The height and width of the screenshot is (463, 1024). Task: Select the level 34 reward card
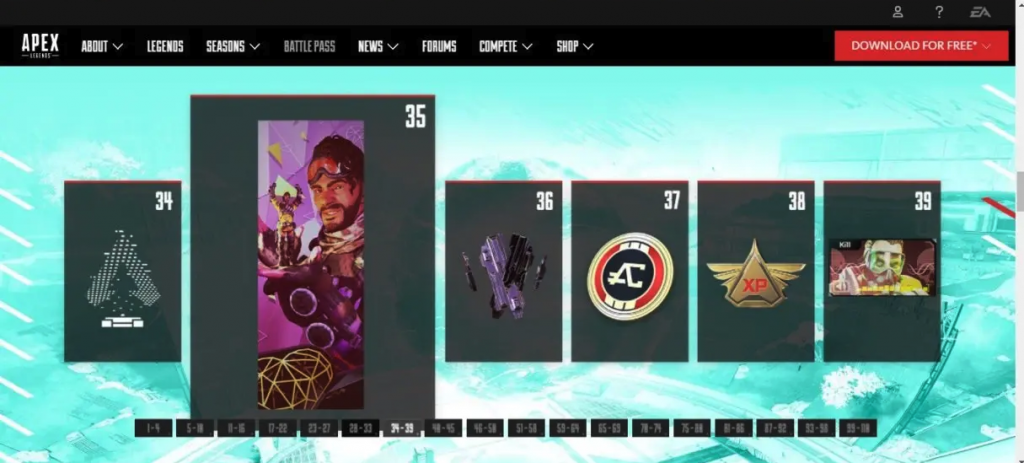coord(122,271)
